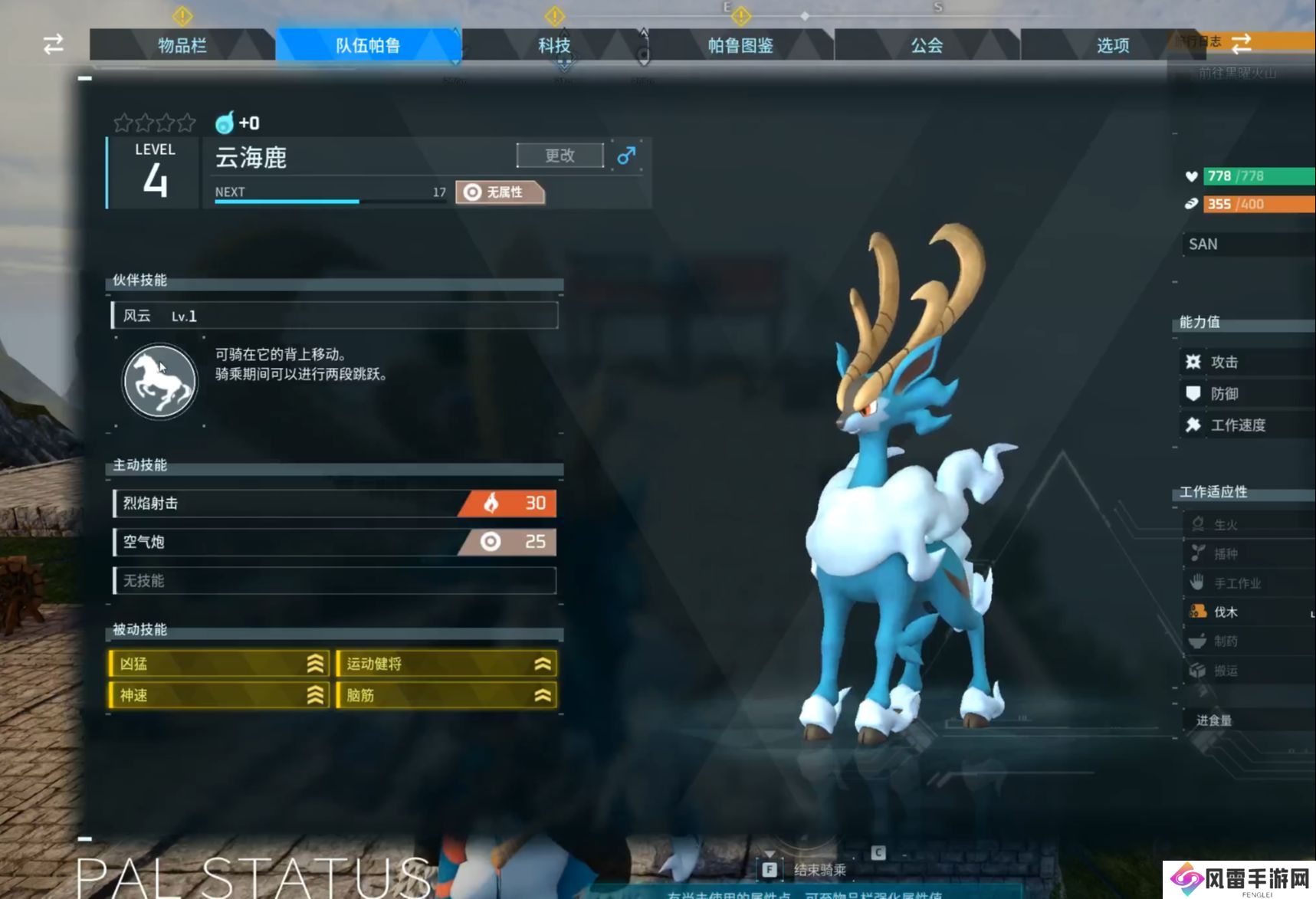Click the male gender symbol
The width and height of the screenshot is (1316, 899).
pos(625,155)
